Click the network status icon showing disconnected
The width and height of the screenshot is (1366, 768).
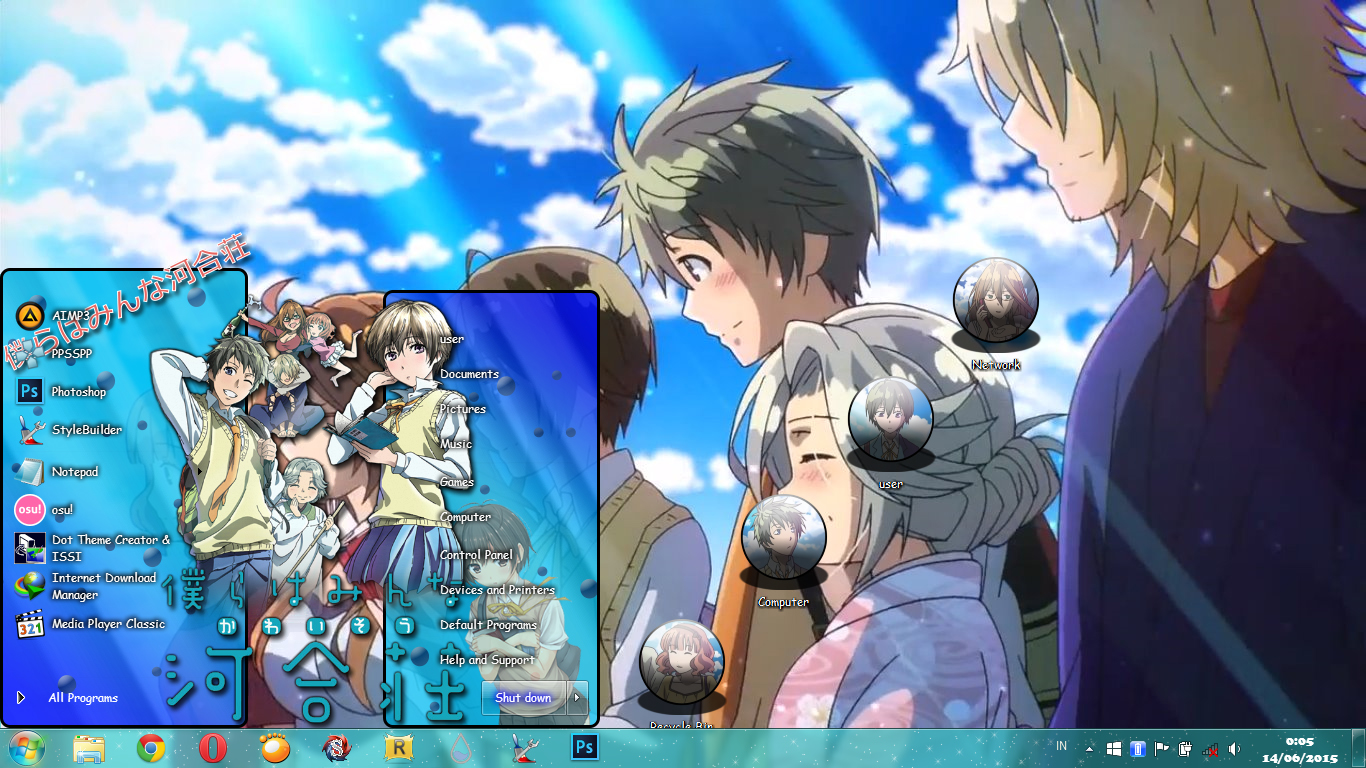pos(1211,749)
